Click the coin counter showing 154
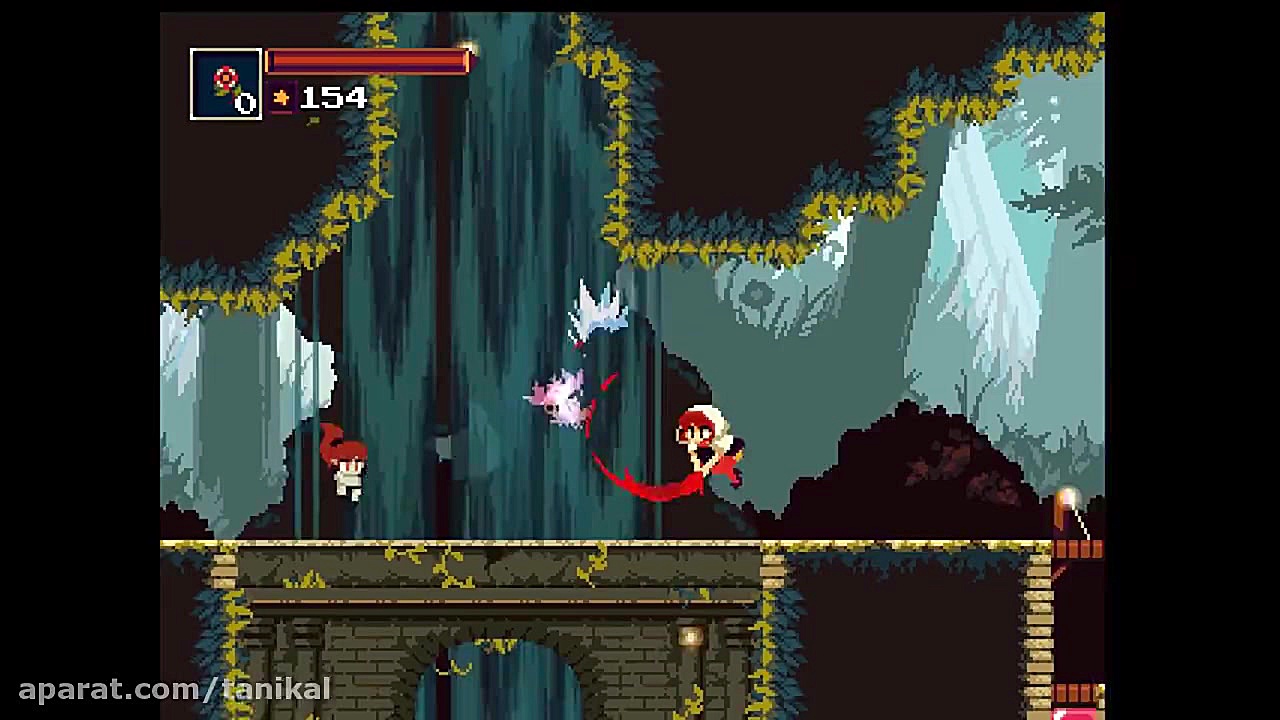Image resolution: width=1280 pixels, height=720 pixels. 333,98
